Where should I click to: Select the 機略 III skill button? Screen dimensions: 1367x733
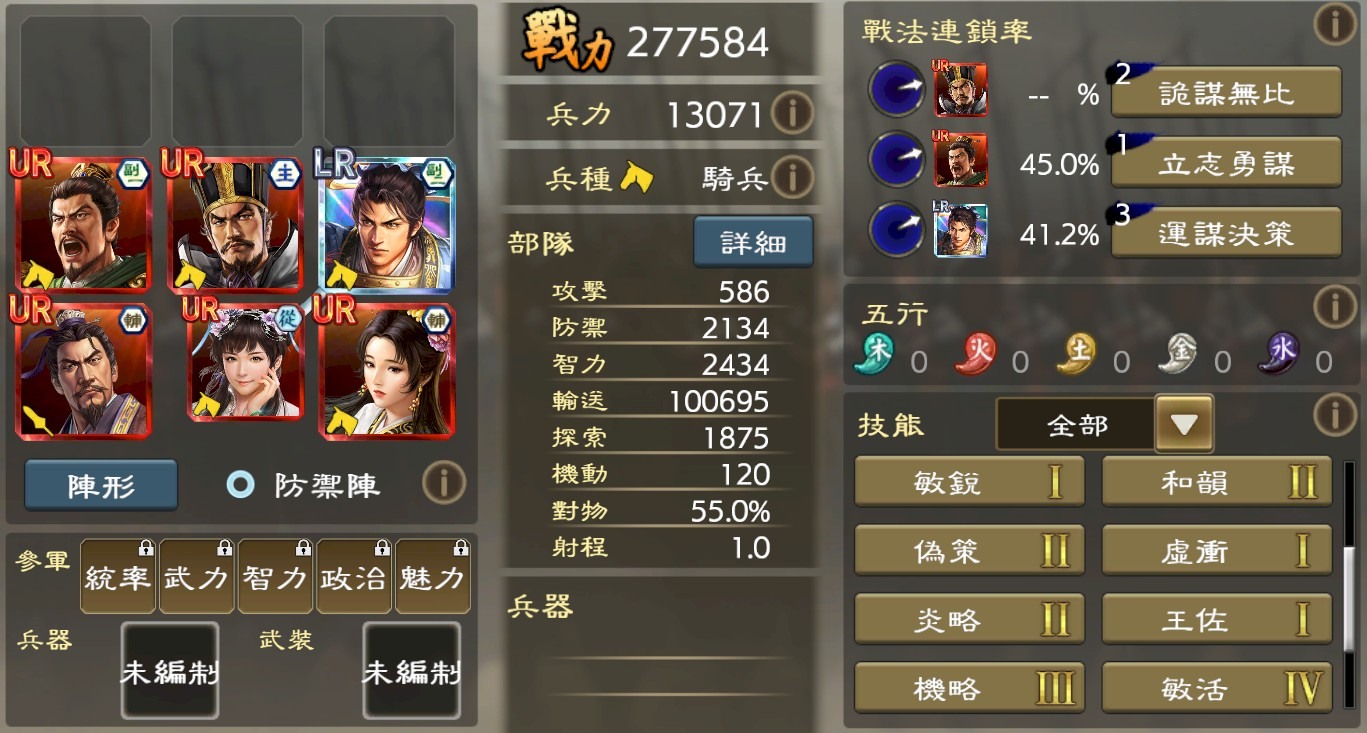(967, 688)
